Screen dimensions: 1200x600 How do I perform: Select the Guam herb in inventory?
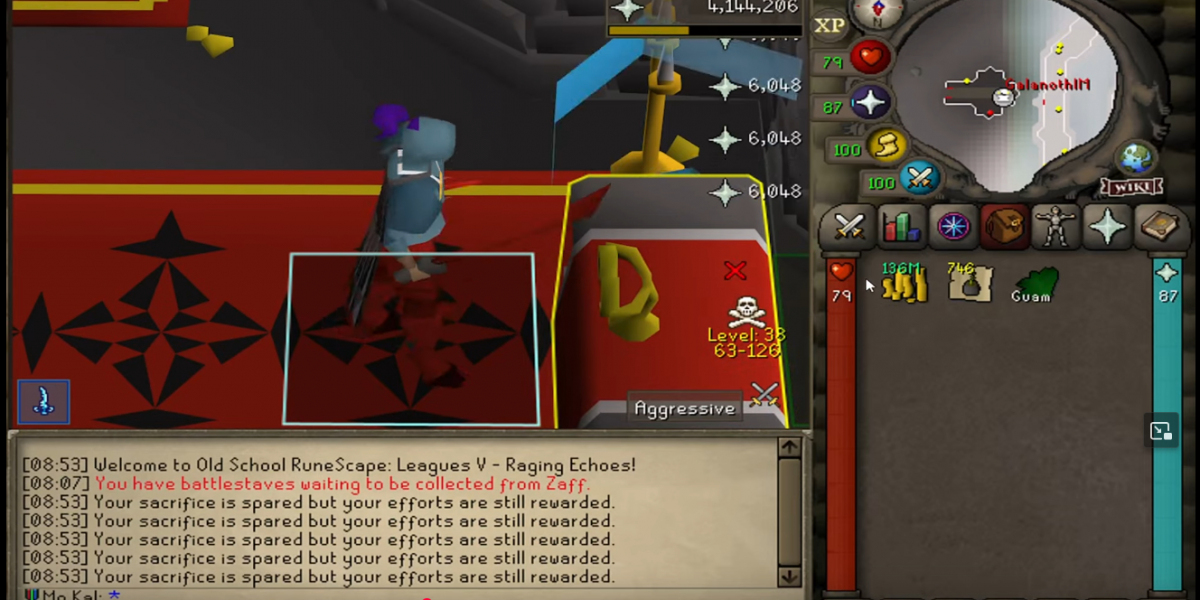(x=1032, y=283)
